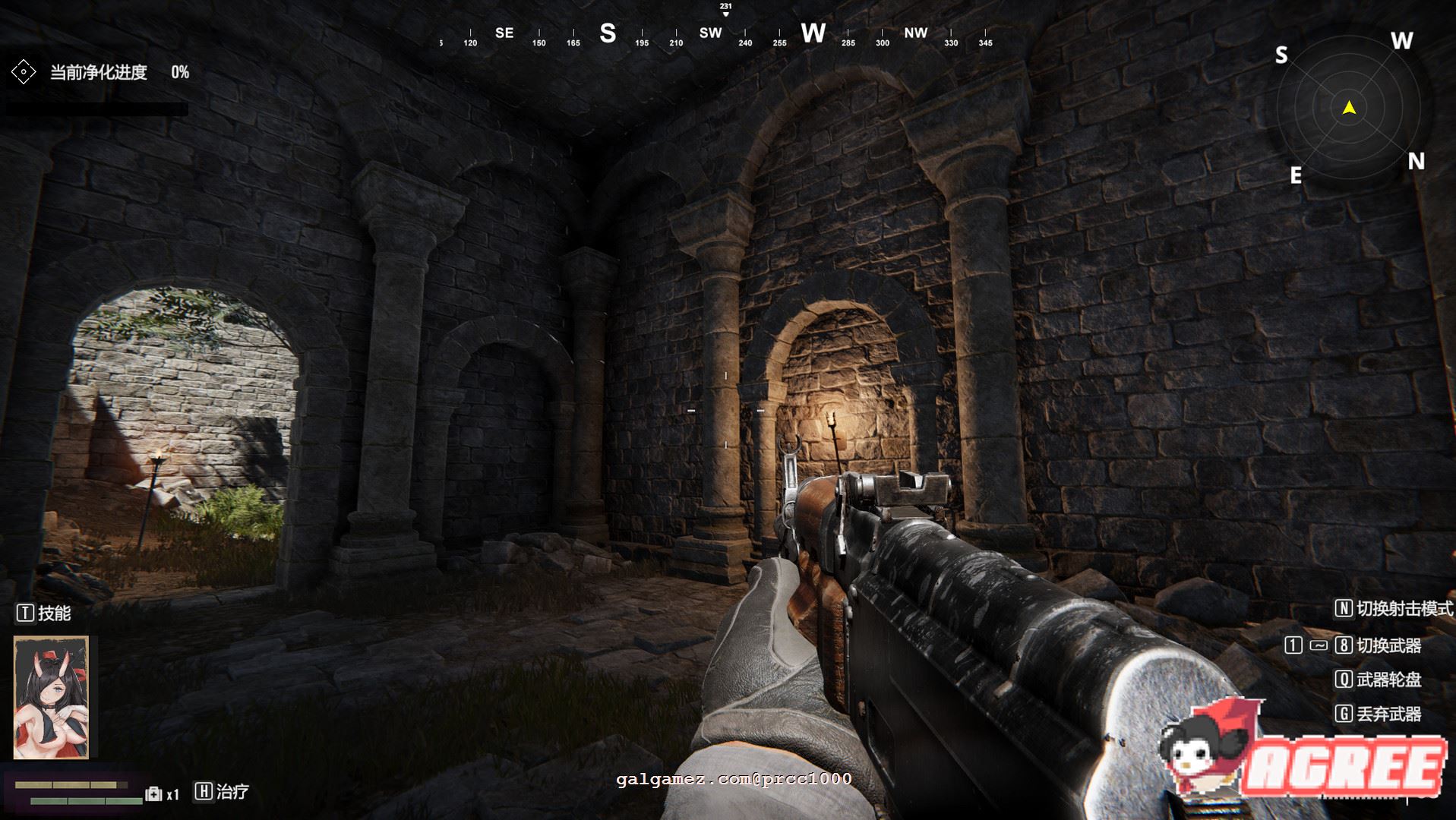Image resolution: width=1456 pixels, height=820 pixels.
Task: Click the compass heading bar
Action: 714,34
